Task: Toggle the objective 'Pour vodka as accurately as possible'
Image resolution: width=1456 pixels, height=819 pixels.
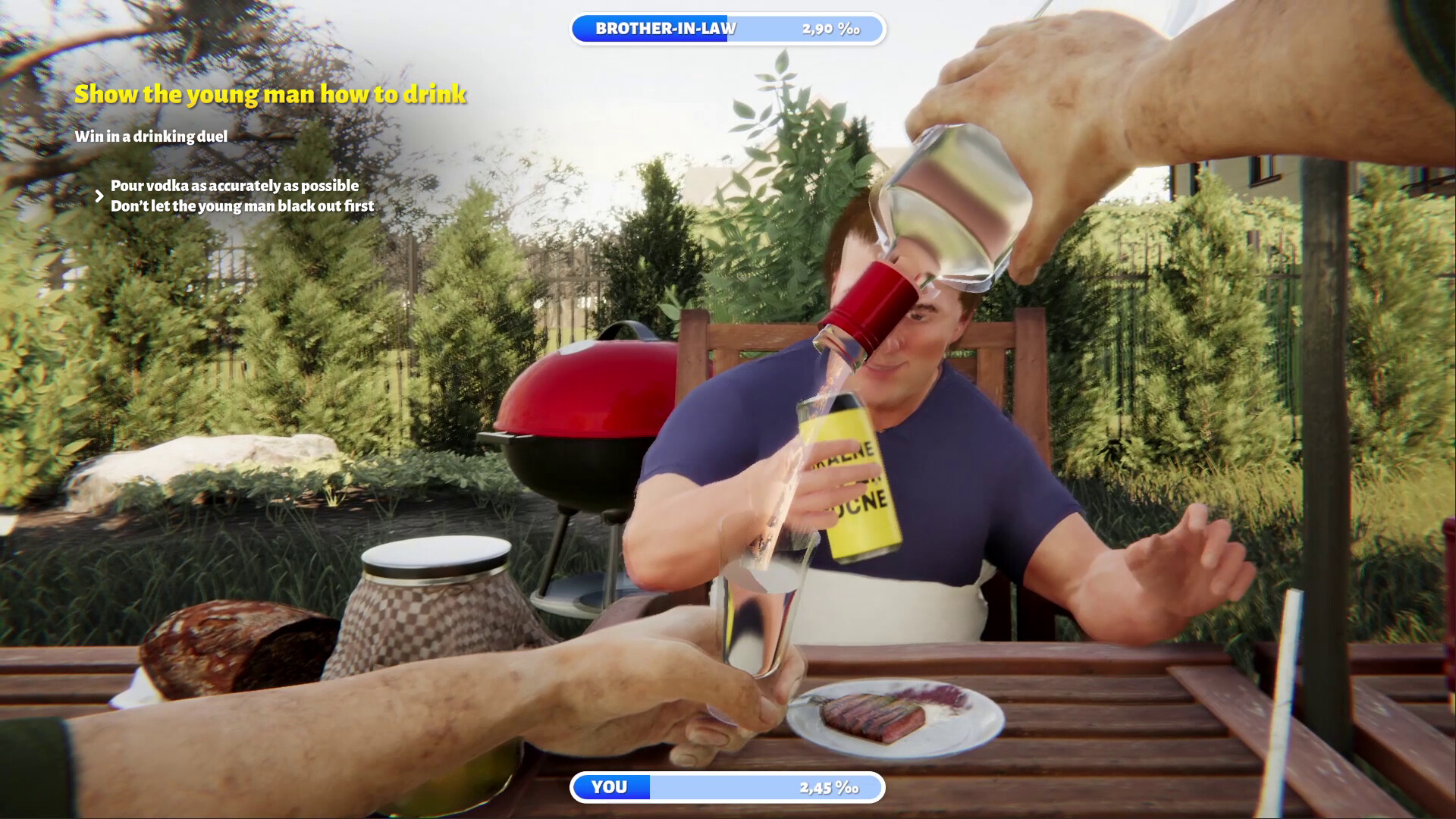Action: tap(235, 184)
